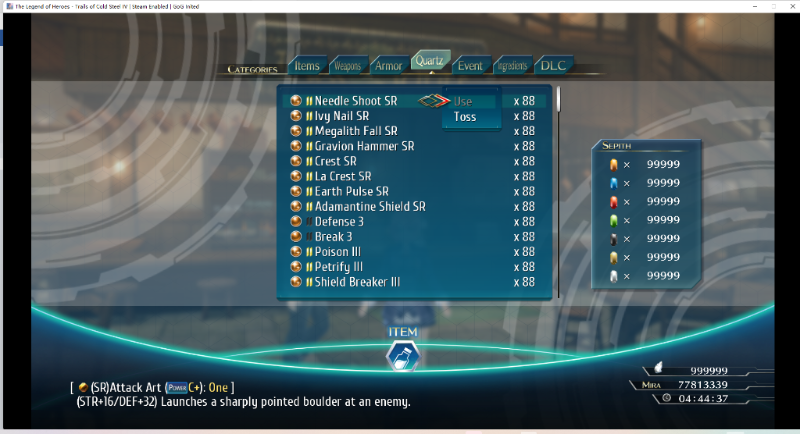Select Gravion Hammer SR in the list

tap(364, 146)
